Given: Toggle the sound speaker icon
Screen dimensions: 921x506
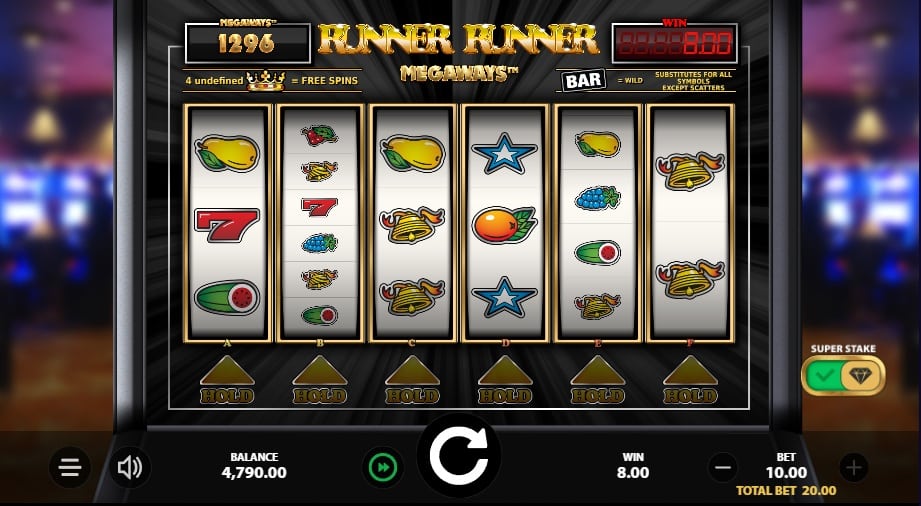Looking at the screenshot, I should point(130,467).
